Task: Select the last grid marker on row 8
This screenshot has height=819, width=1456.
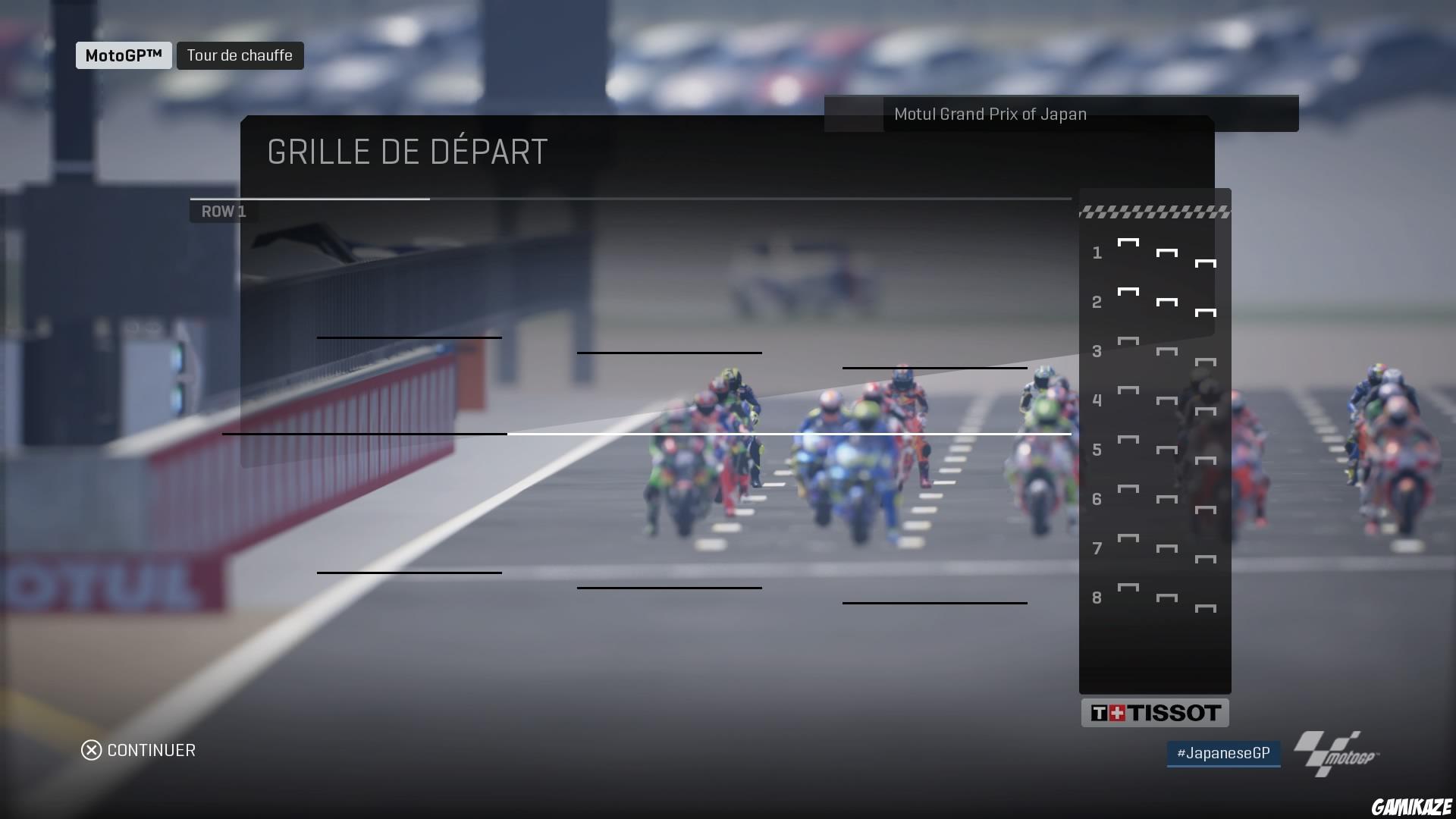Action: pos(1207,607)
